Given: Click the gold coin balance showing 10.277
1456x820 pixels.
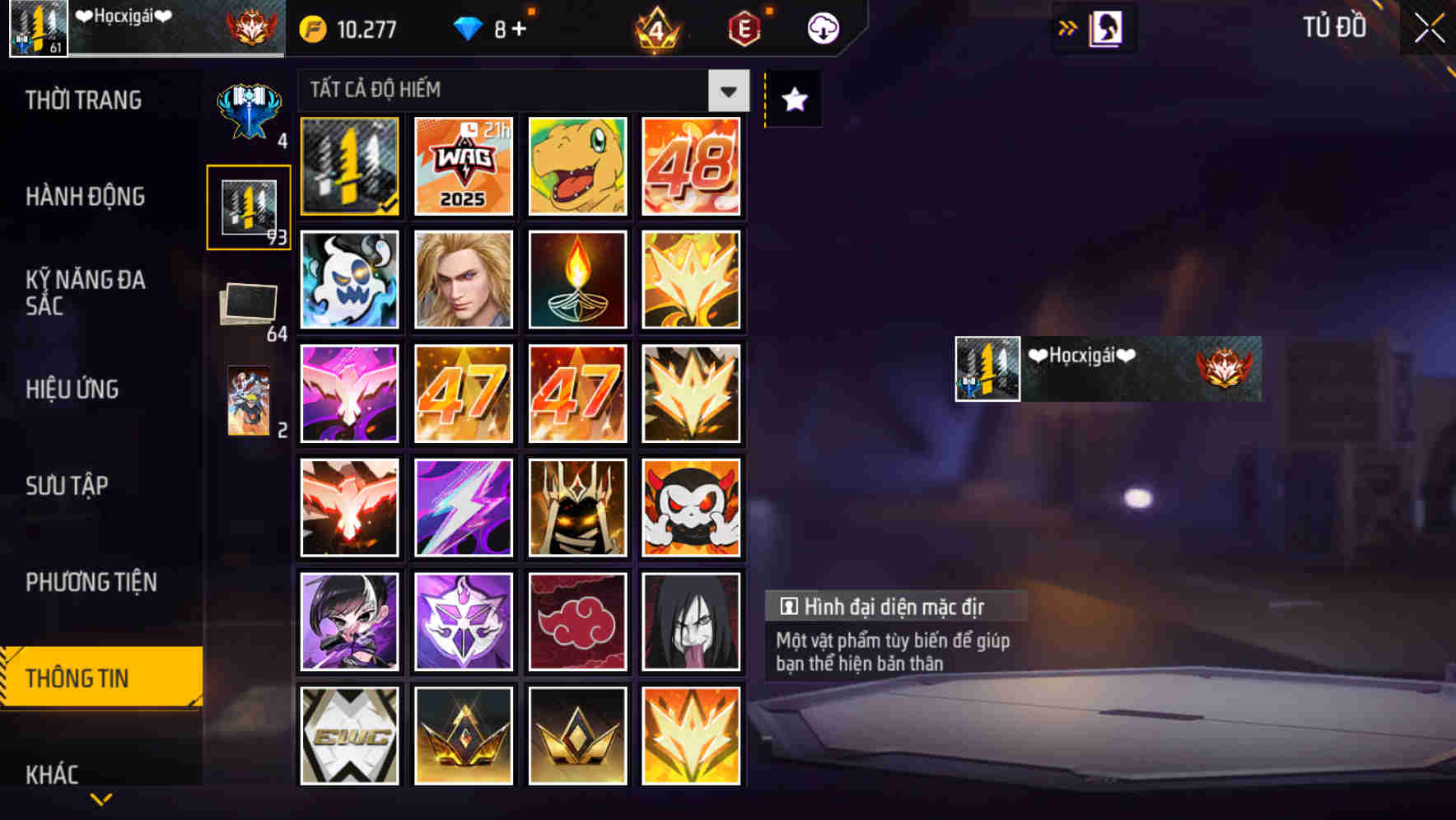Looking at the screenshot, I should click(x=346, y=27).
